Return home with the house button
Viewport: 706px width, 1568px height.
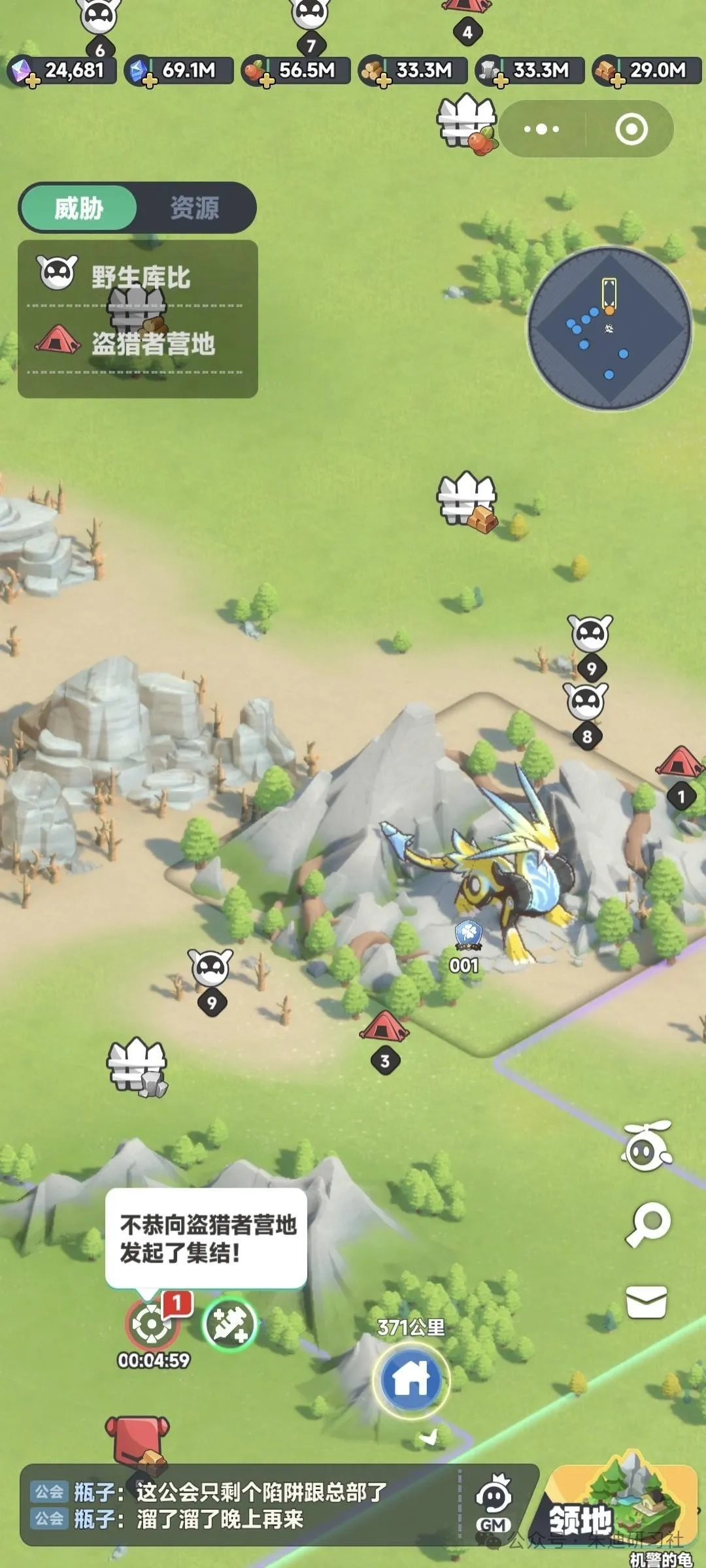[411, 1379]
